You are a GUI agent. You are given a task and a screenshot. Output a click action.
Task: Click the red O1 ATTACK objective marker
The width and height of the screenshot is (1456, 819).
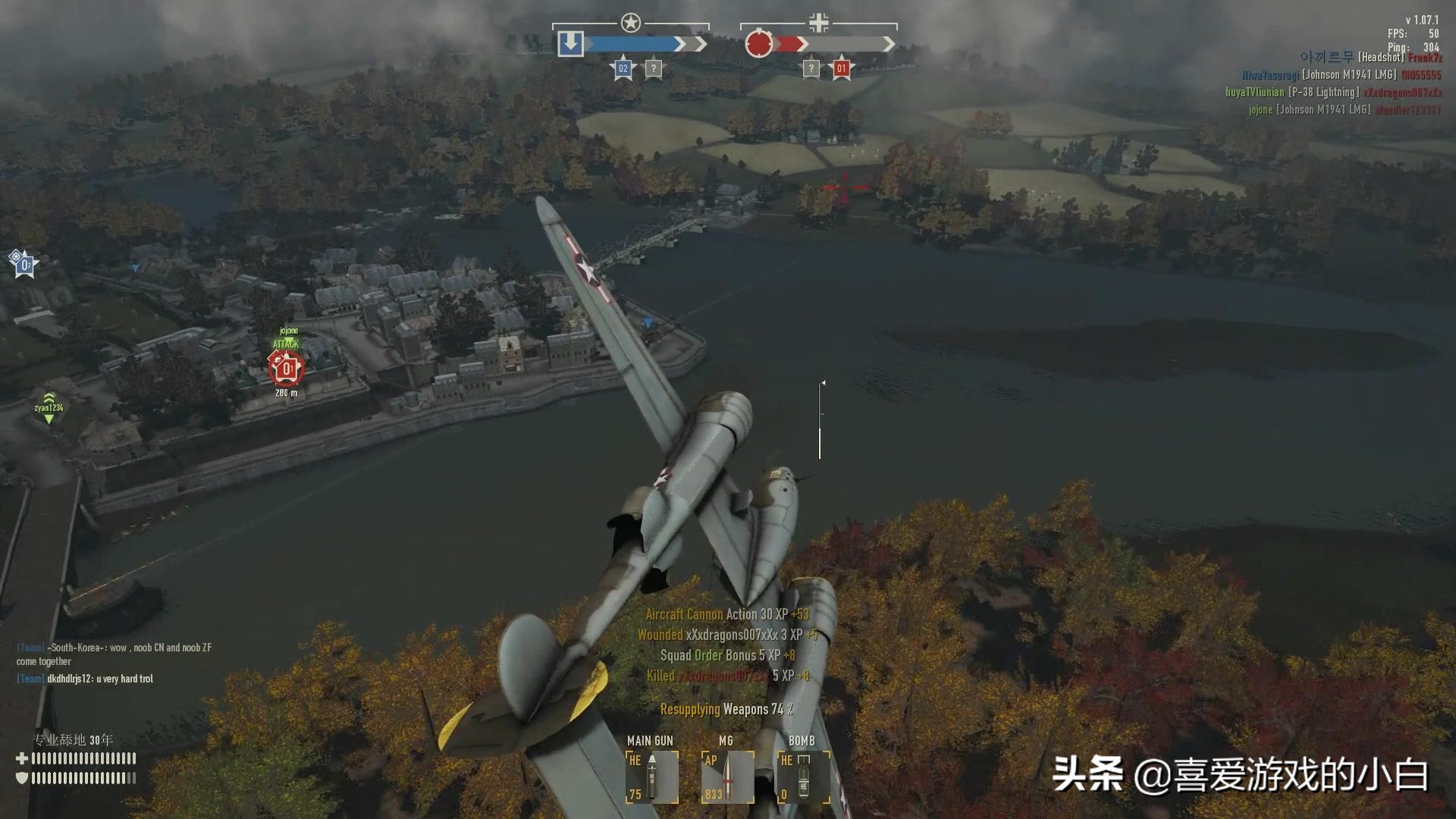pyautogui.click(x=287, y=369)
